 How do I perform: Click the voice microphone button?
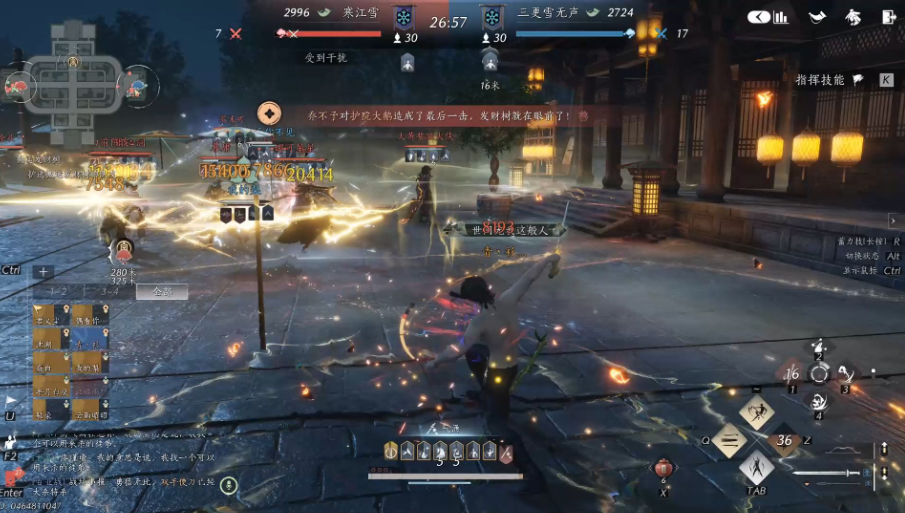click(229, 486)
